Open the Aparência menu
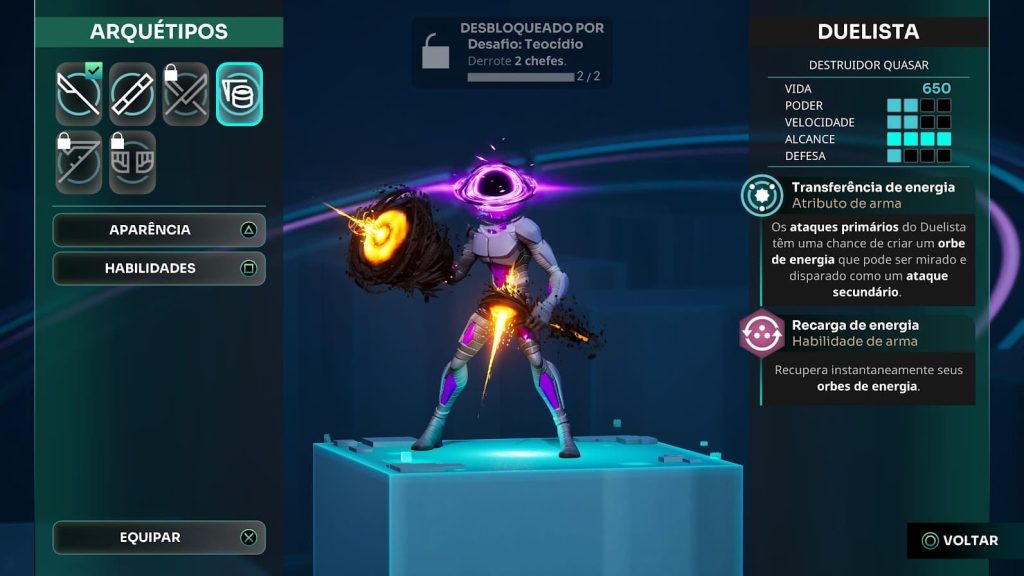This screenshot has height=576, width=1024. (x=159, y=230)
